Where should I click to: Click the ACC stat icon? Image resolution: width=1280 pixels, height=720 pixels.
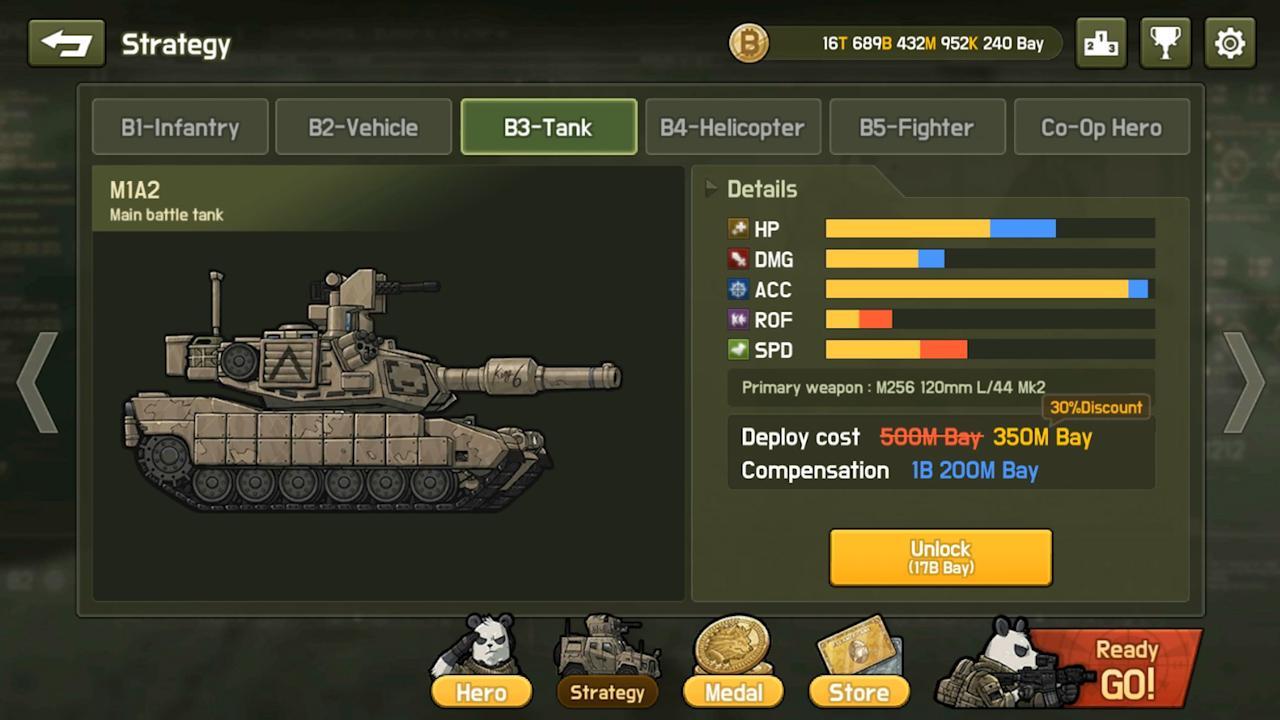(x=737, y=290)
